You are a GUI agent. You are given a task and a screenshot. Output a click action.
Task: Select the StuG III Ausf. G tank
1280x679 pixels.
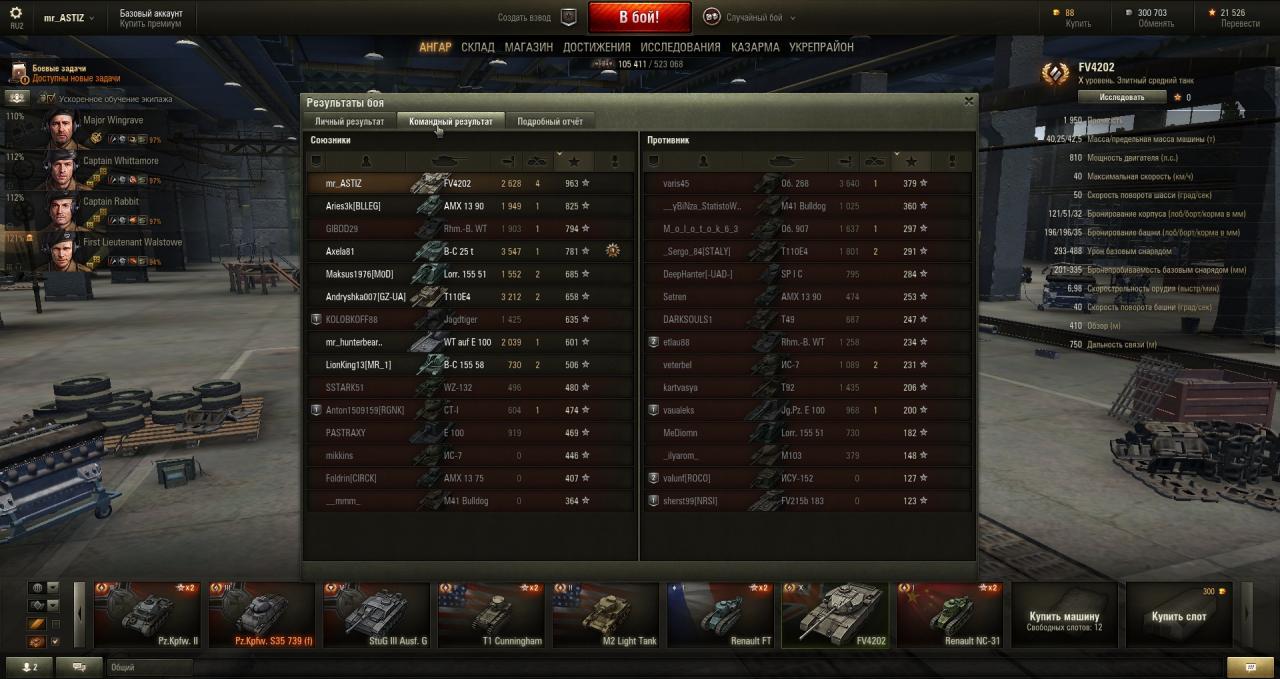[375, 616]
